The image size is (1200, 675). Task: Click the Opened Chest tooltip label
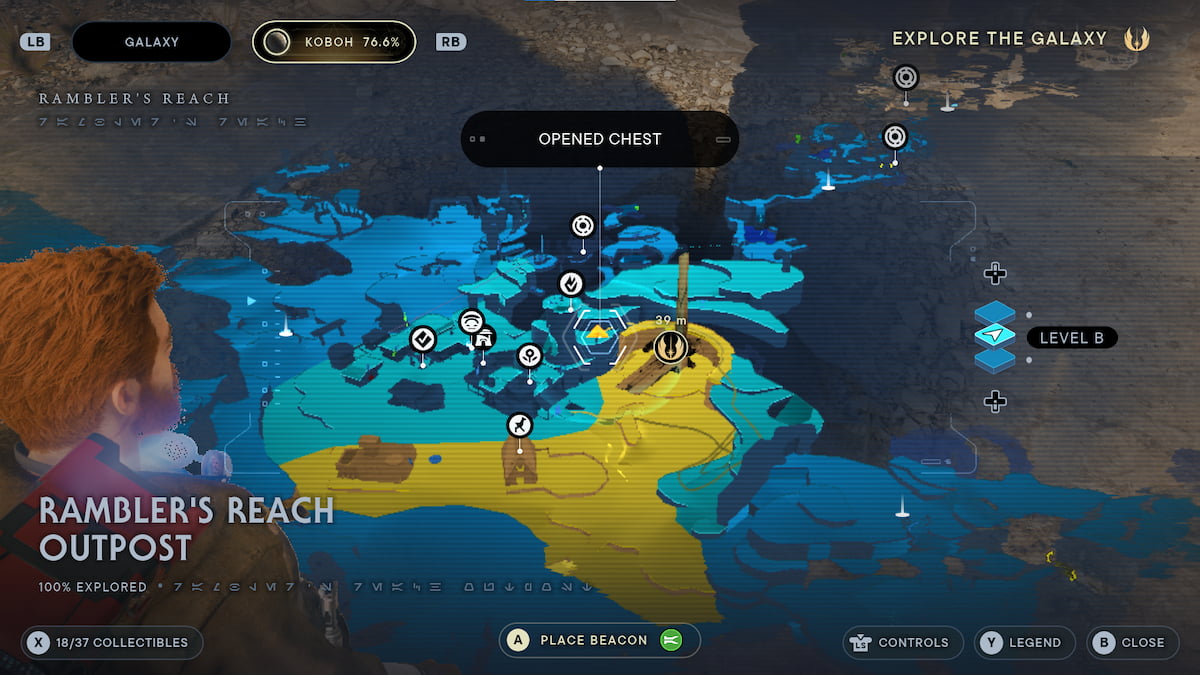[599, 139]
